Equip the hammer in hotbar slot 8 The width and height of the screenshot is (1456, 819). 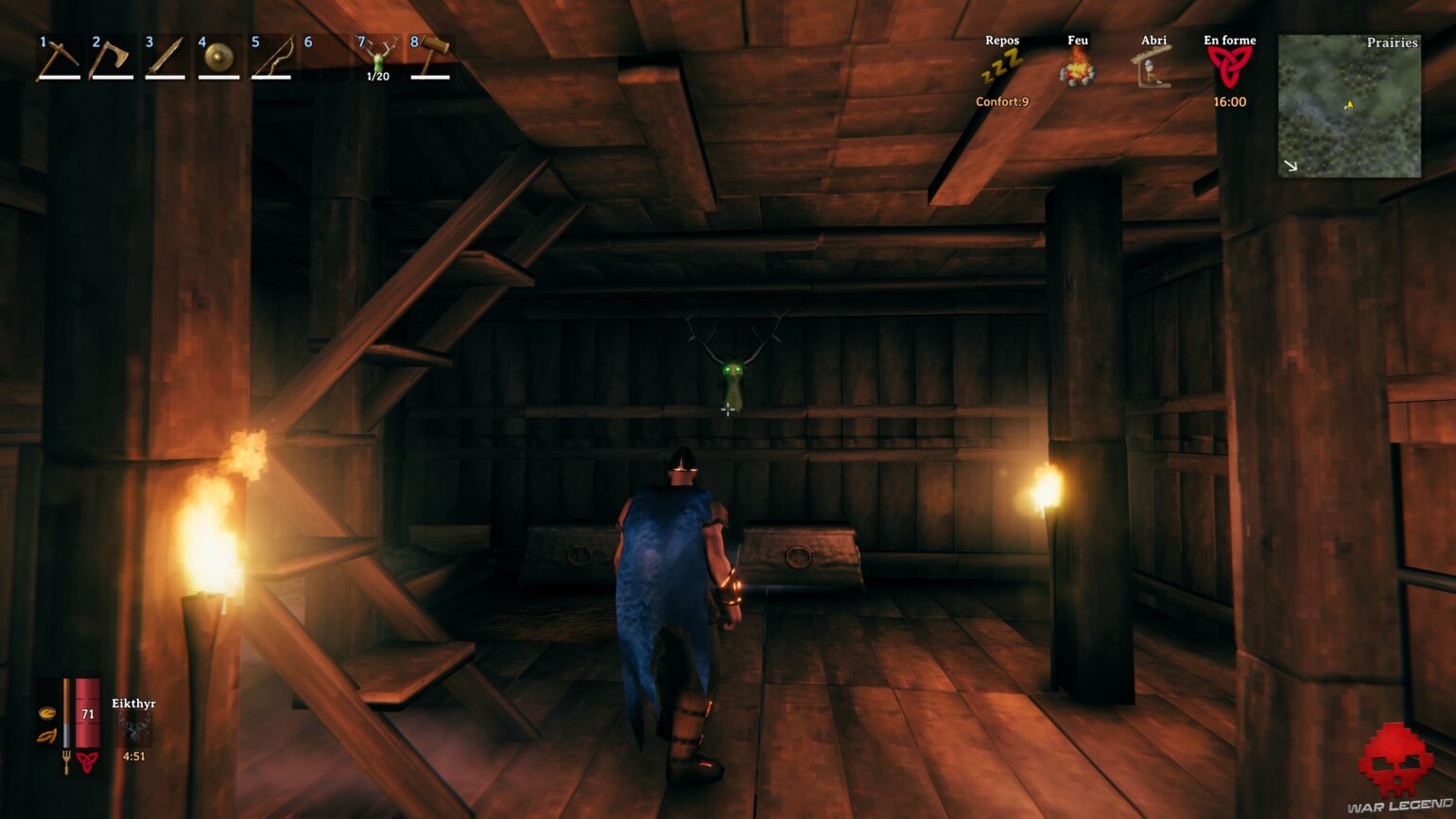[430, 59]
